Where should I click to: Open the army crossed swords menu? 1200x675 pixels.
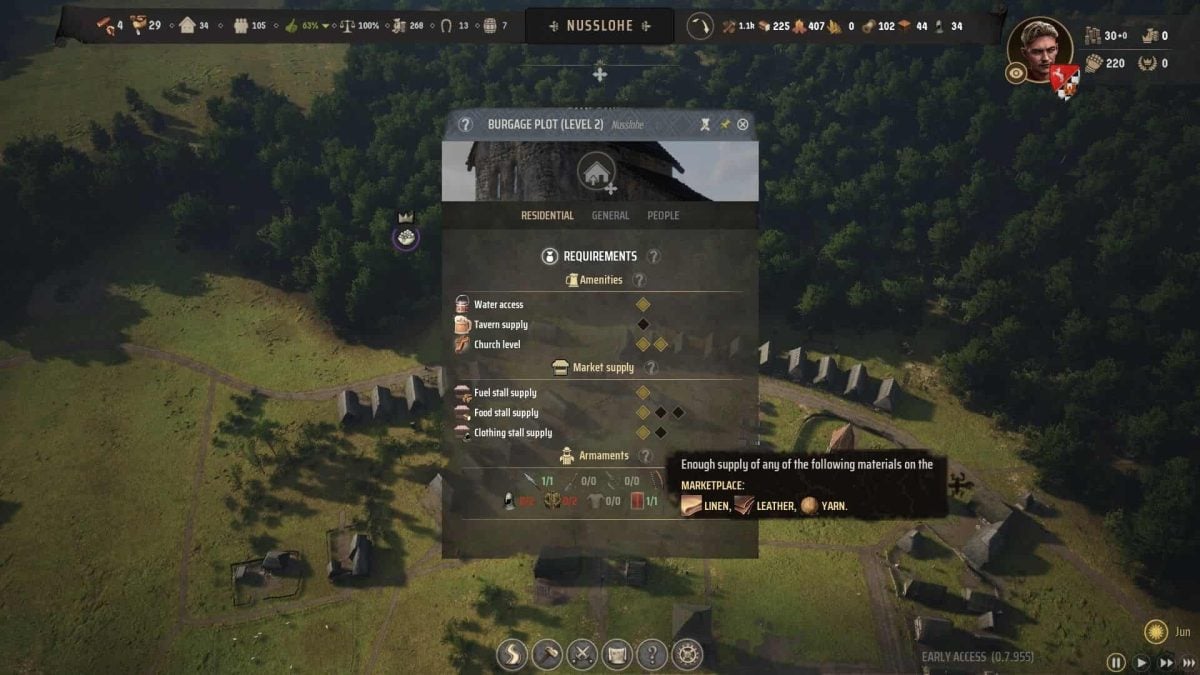(582, 655)
